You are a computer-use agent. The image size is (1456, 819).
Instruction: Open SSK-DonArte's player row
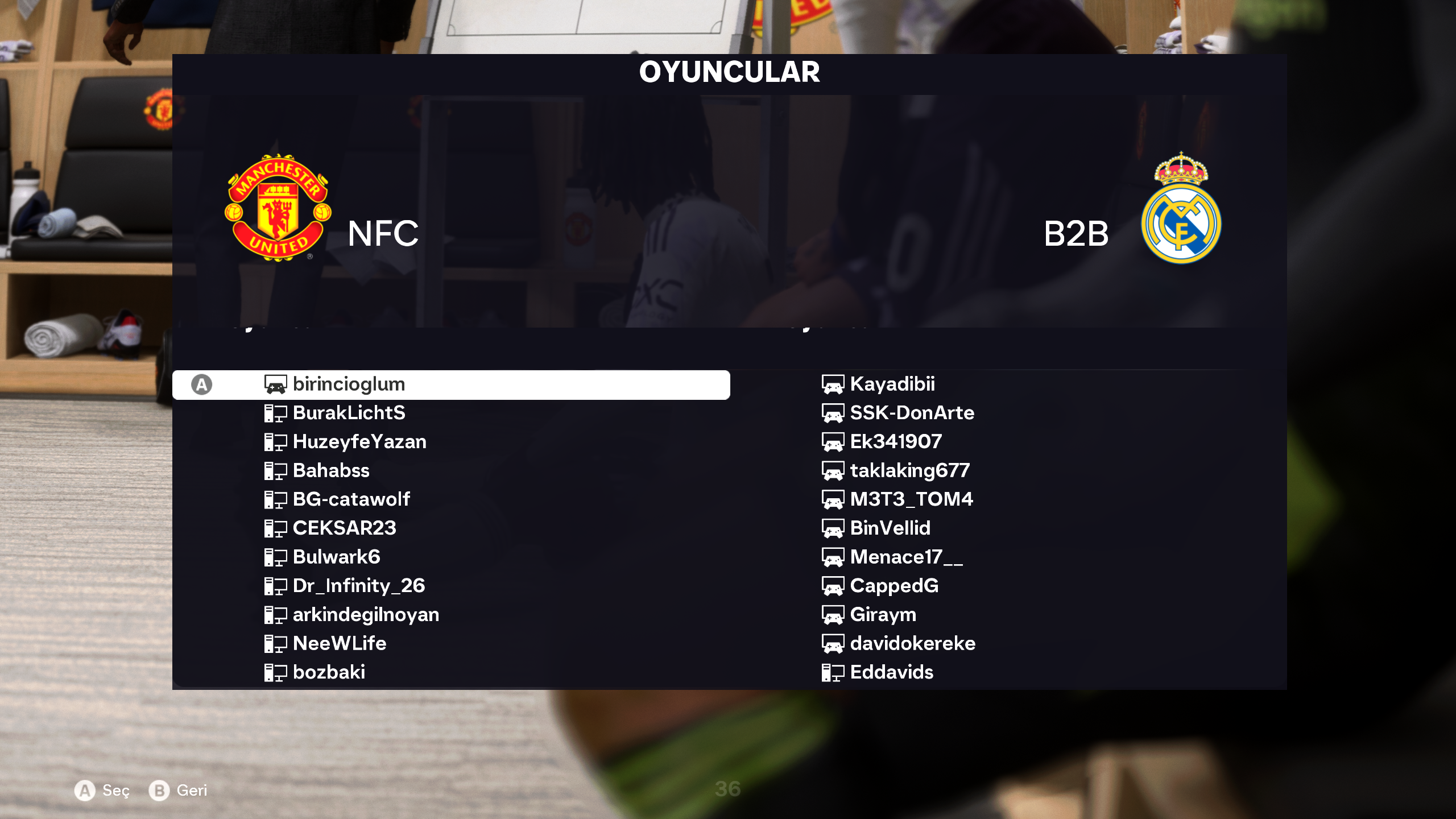912,413
